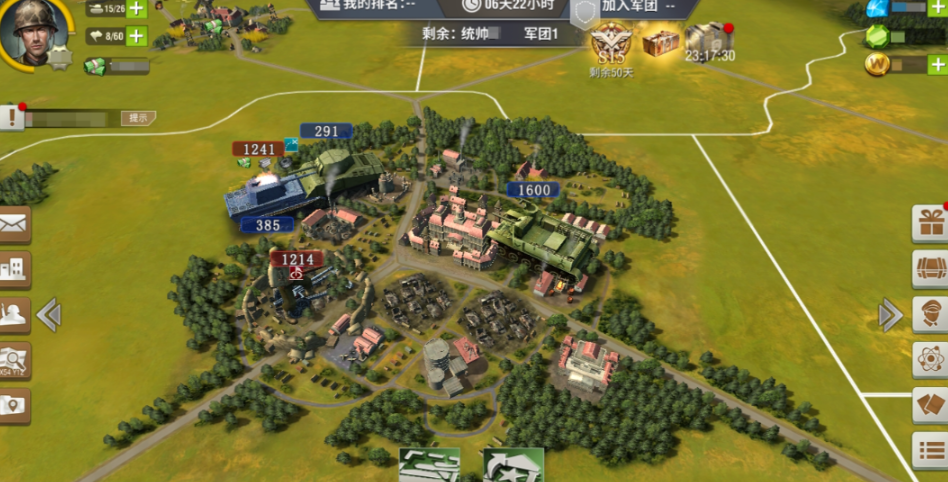Buy blue diamonds with plus button
This screenshot has height=482, width=948.
pyautogui.click(x=939, y=8)
